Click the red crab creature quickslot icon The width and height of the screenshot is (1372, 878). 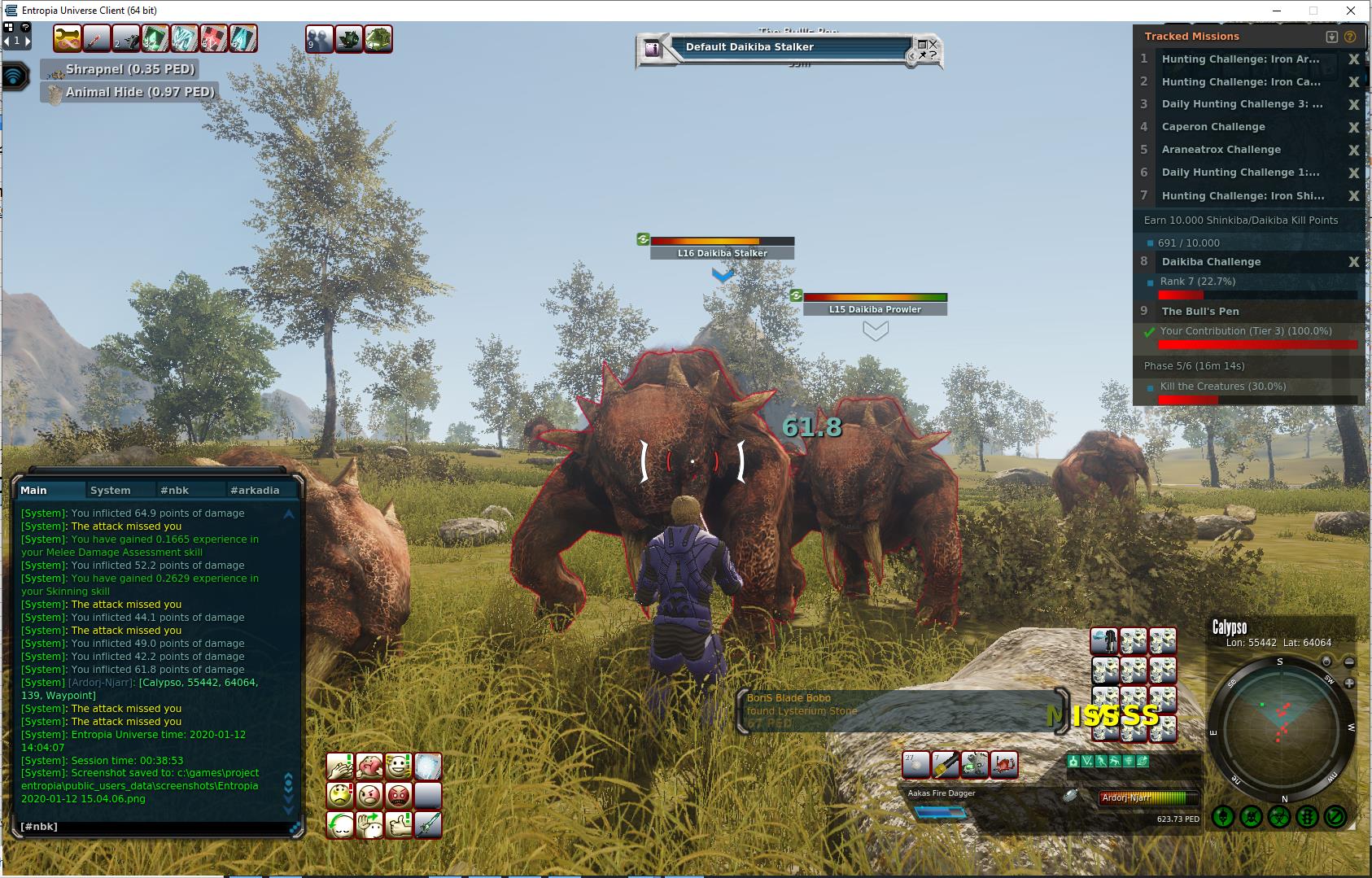click(1003, 765)
